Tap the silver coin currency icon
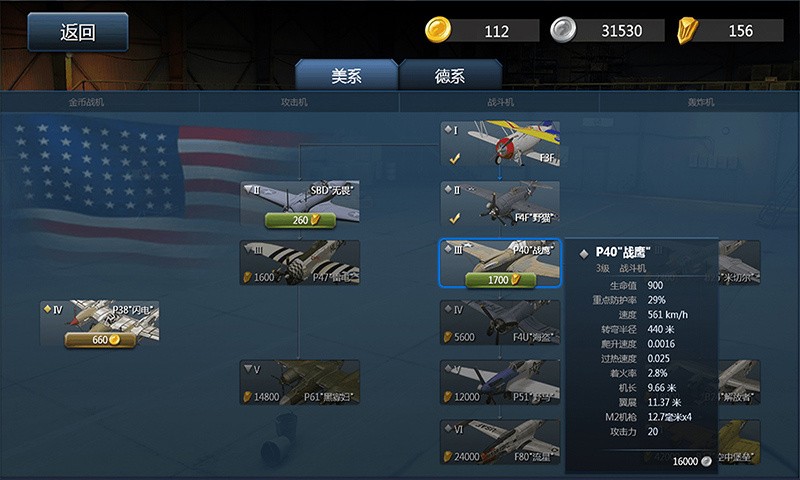800x480 pixels. 563,30
